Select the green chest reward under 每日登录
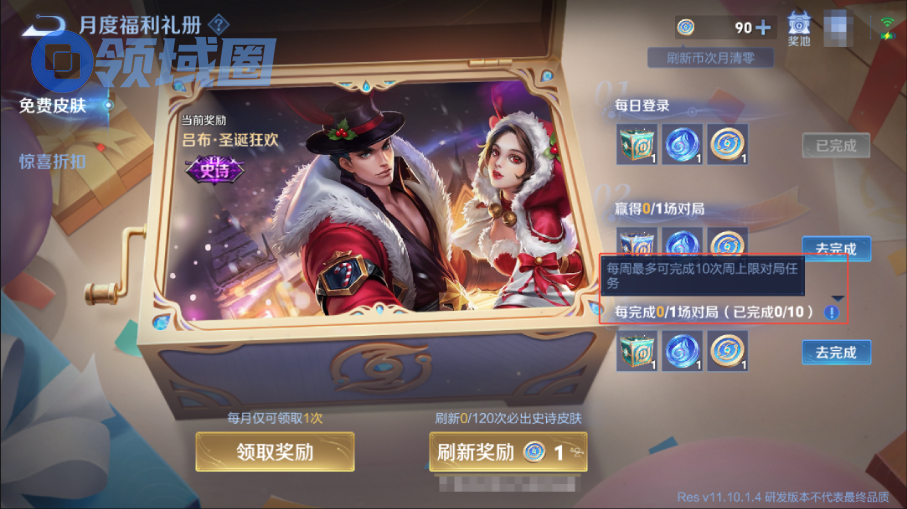Viewport: 907px width, 509px height. (636, 145)
